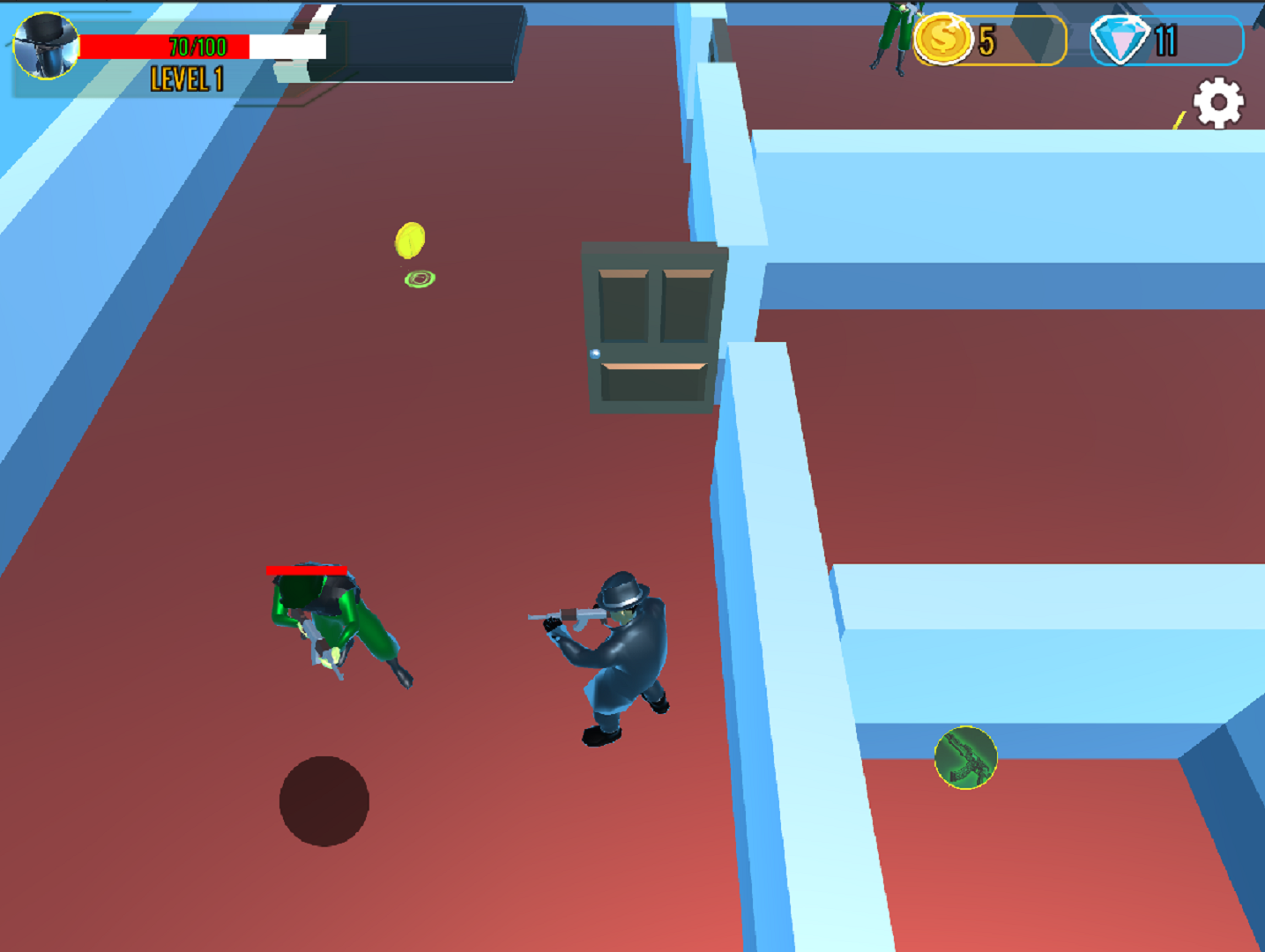Click the gold coin currency icon
The image size is (1265, 952).
coord(943,39)
